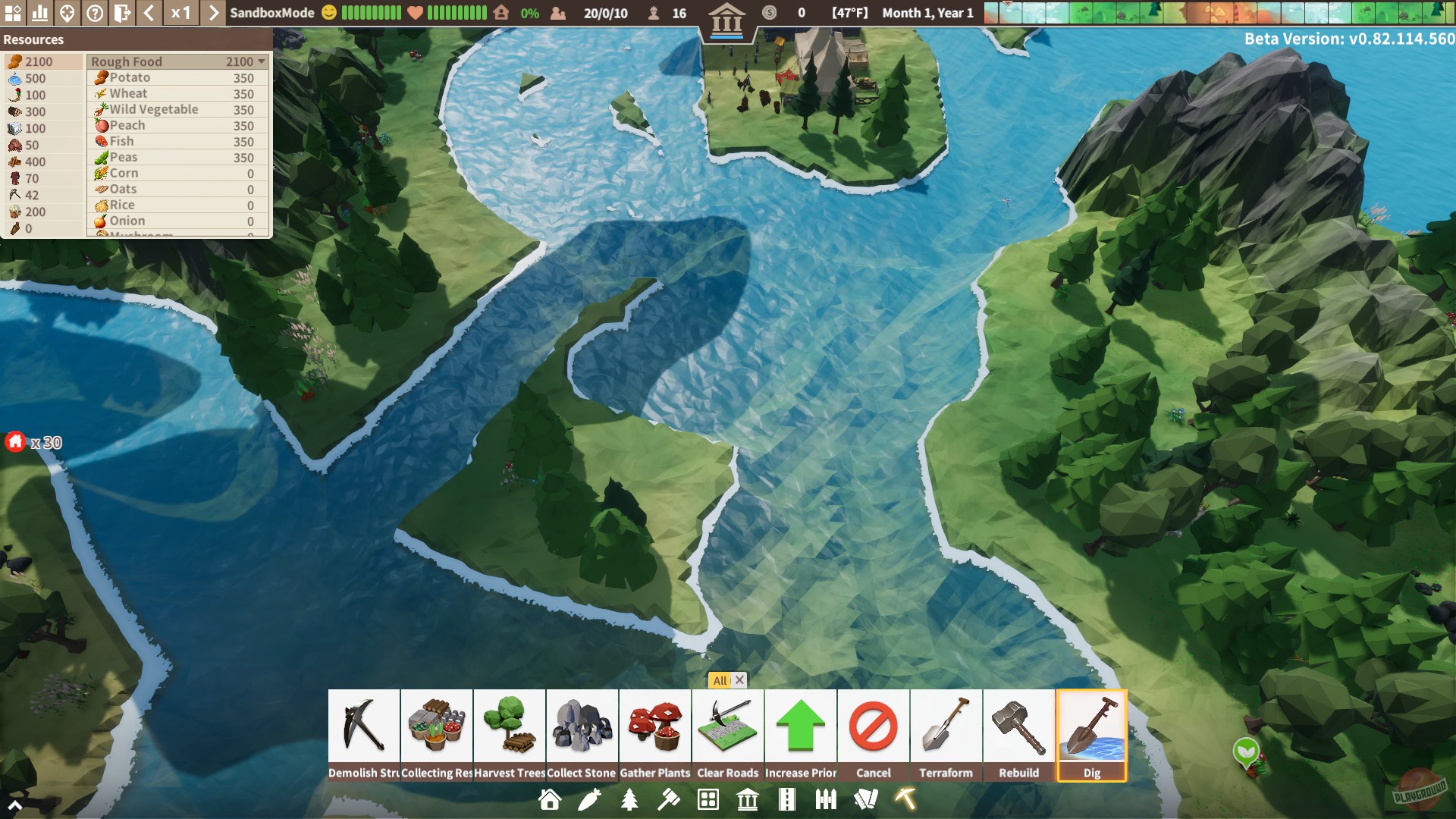This screenshot has height=819, width=1456.
Task: Expand the Rough Food resource dropdown
Action: [x=262, y=61]
